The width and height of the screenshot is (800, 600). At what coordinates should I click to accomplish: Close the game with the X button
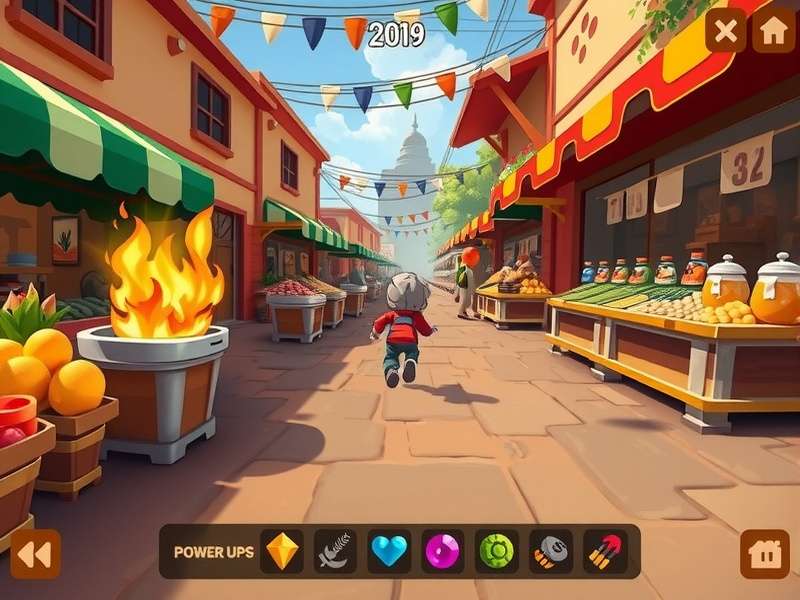point(725,30)
